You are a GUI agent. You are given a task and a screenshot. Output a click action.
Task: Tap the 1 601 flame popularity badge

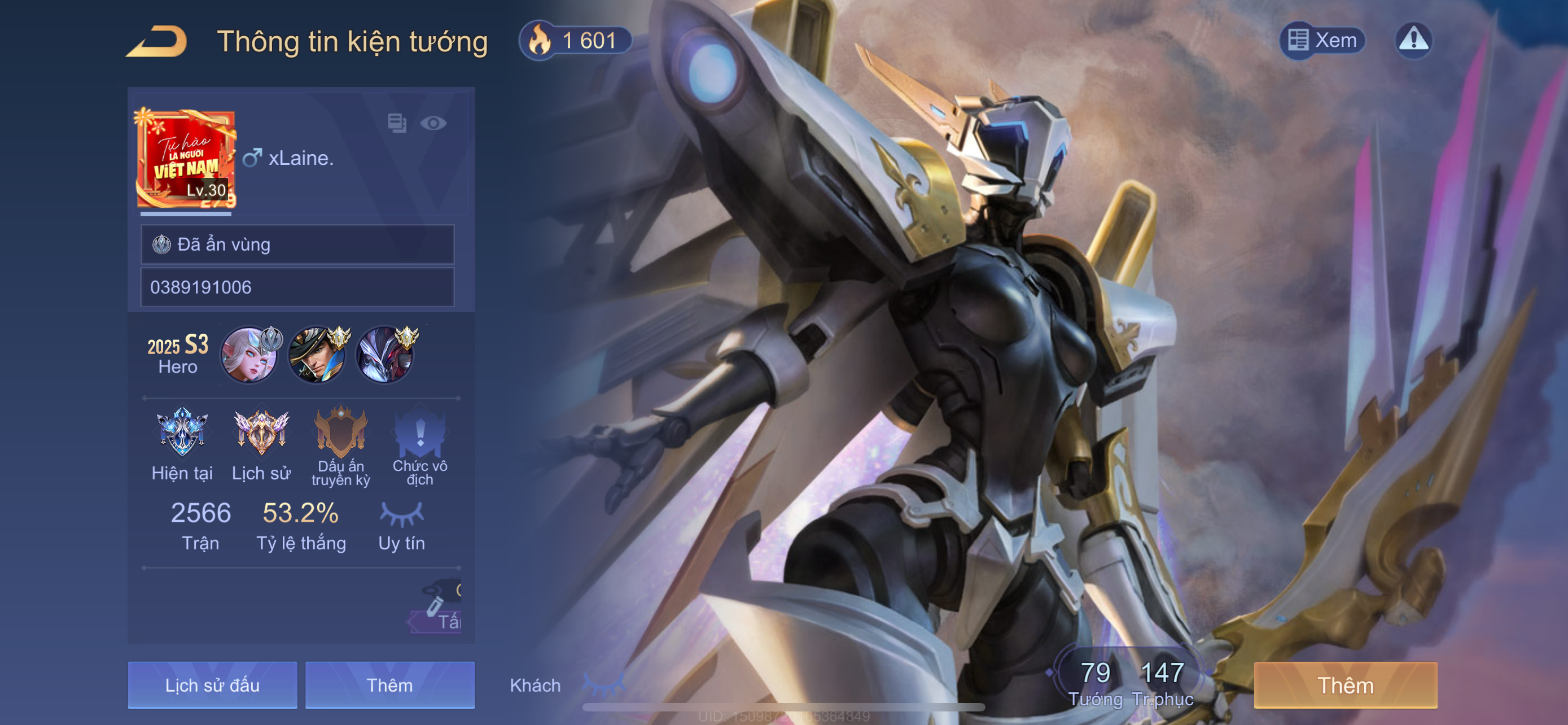[x=575, y=41]
